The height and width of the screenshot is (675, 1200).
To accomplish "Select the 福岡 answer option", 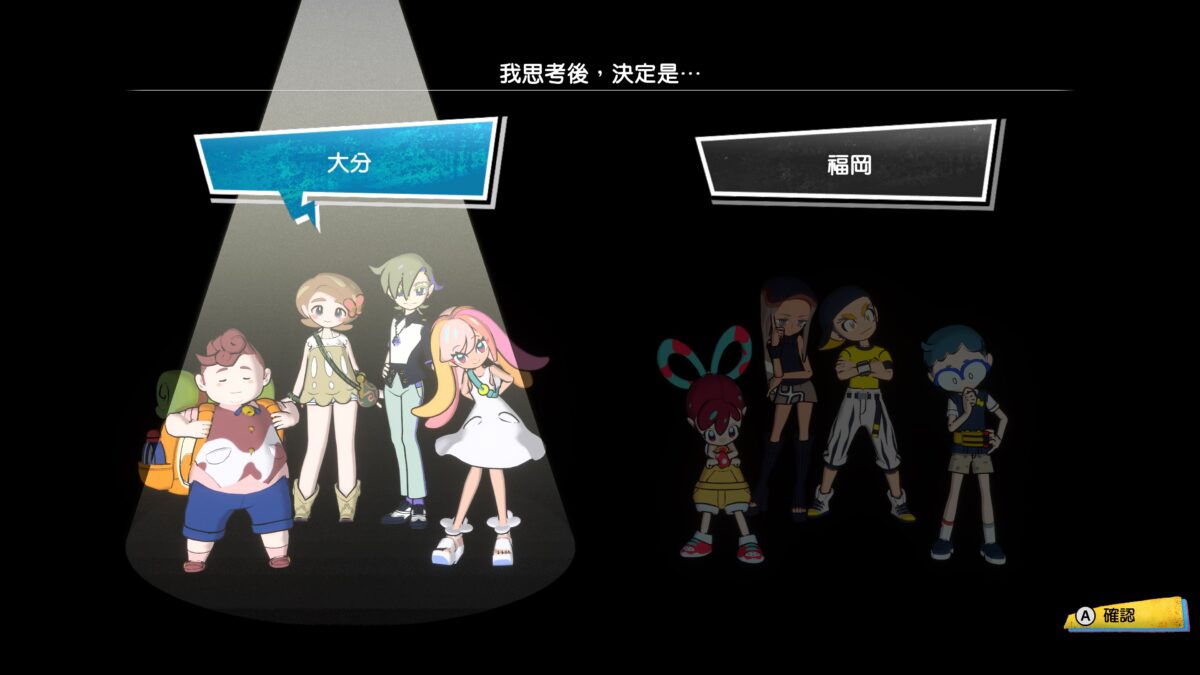I will tap(848, 164).
